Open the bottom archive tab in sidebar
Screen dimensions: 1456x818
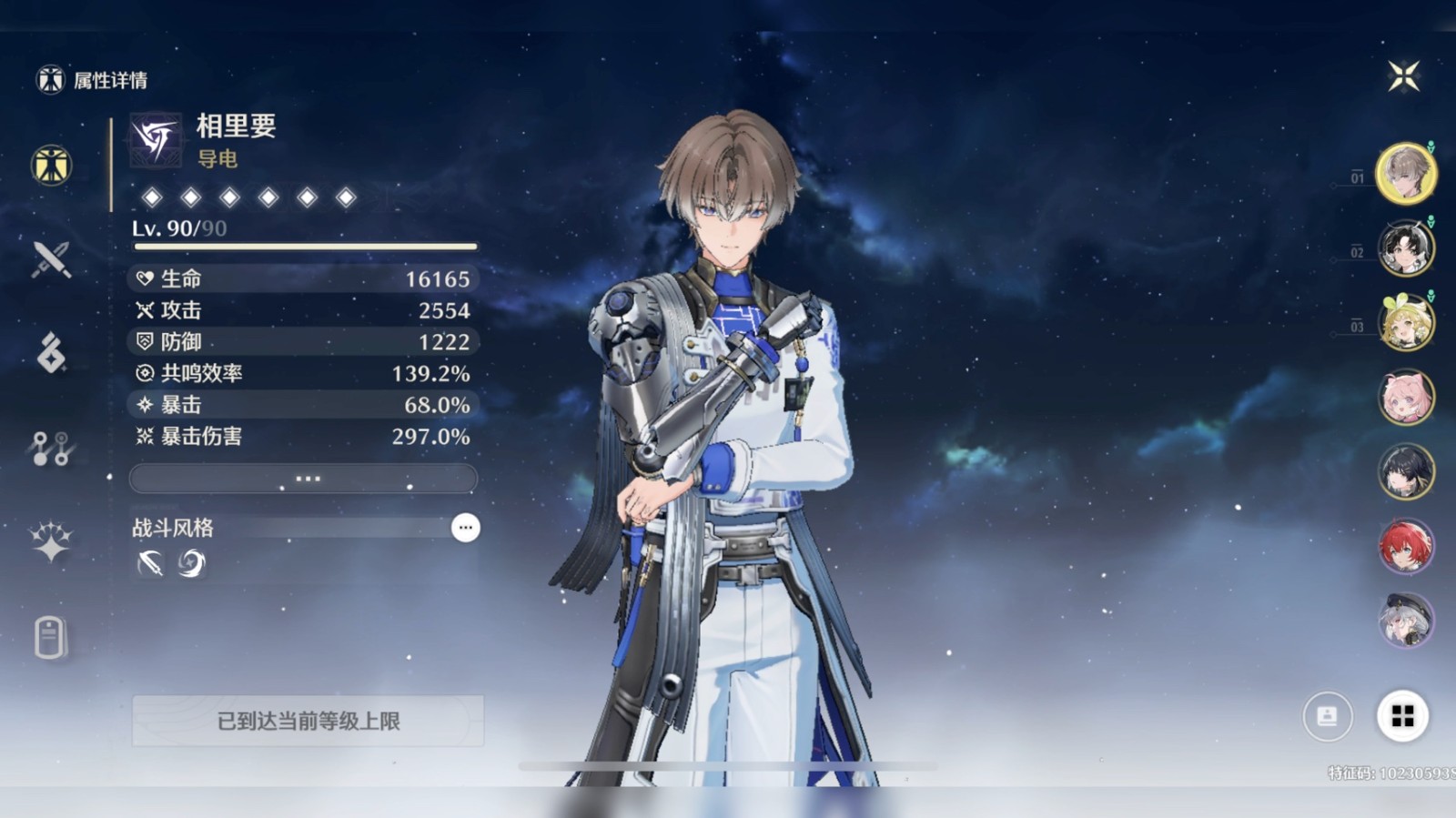pyautogui.click(x=51, y=637)
